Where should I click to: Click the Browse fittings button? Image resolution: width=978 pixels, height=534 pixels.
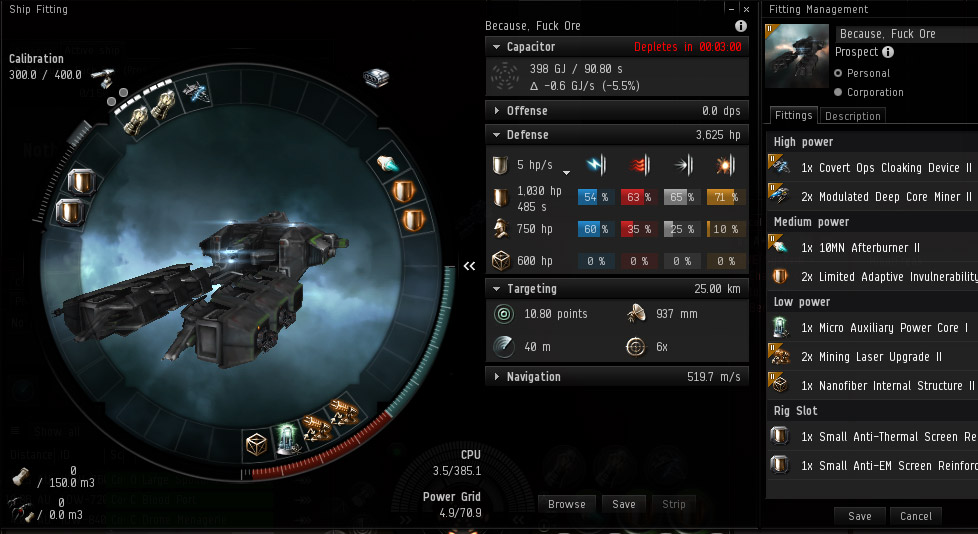567,504
